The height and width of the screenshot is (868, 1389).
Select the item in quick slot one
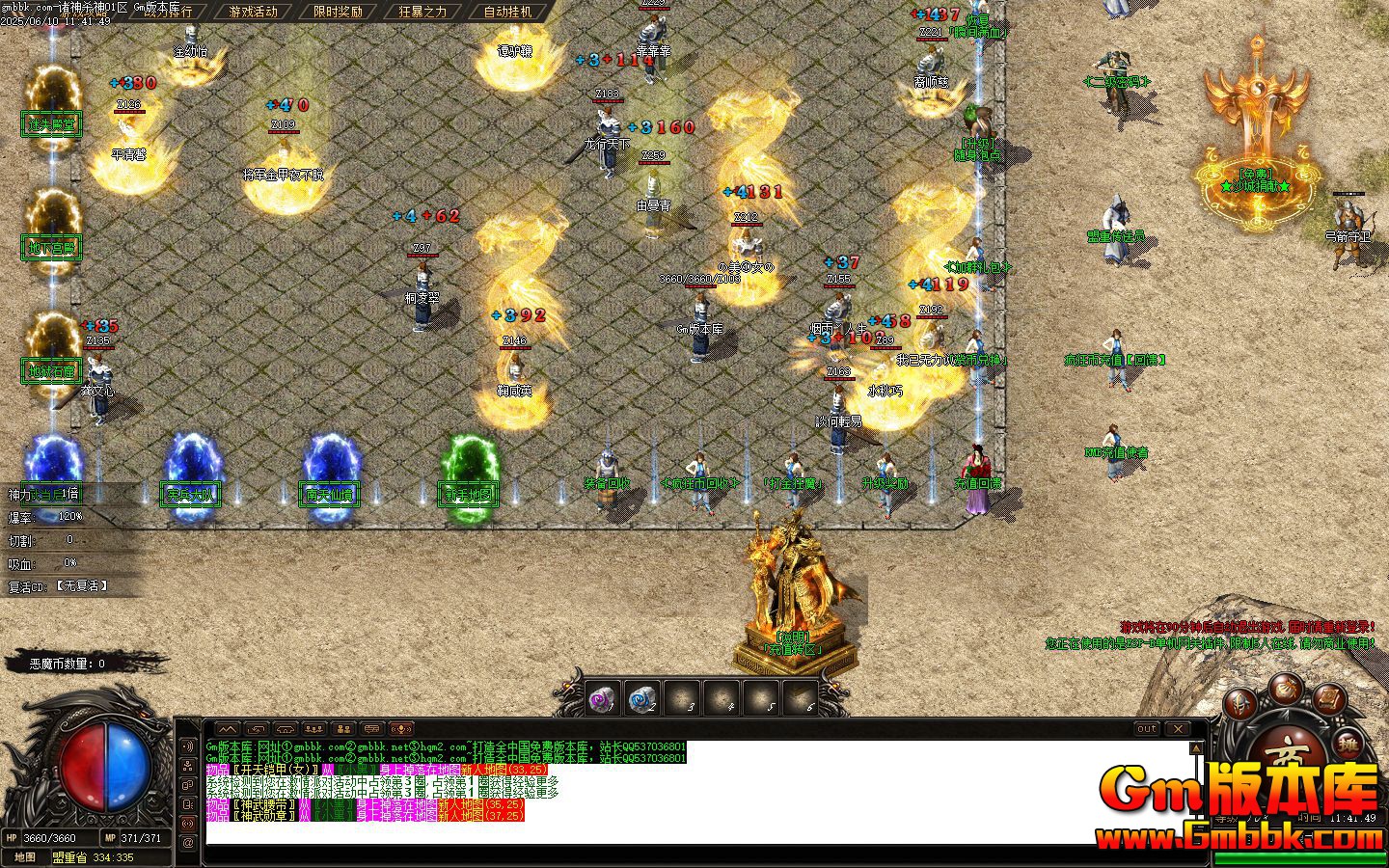602,697
